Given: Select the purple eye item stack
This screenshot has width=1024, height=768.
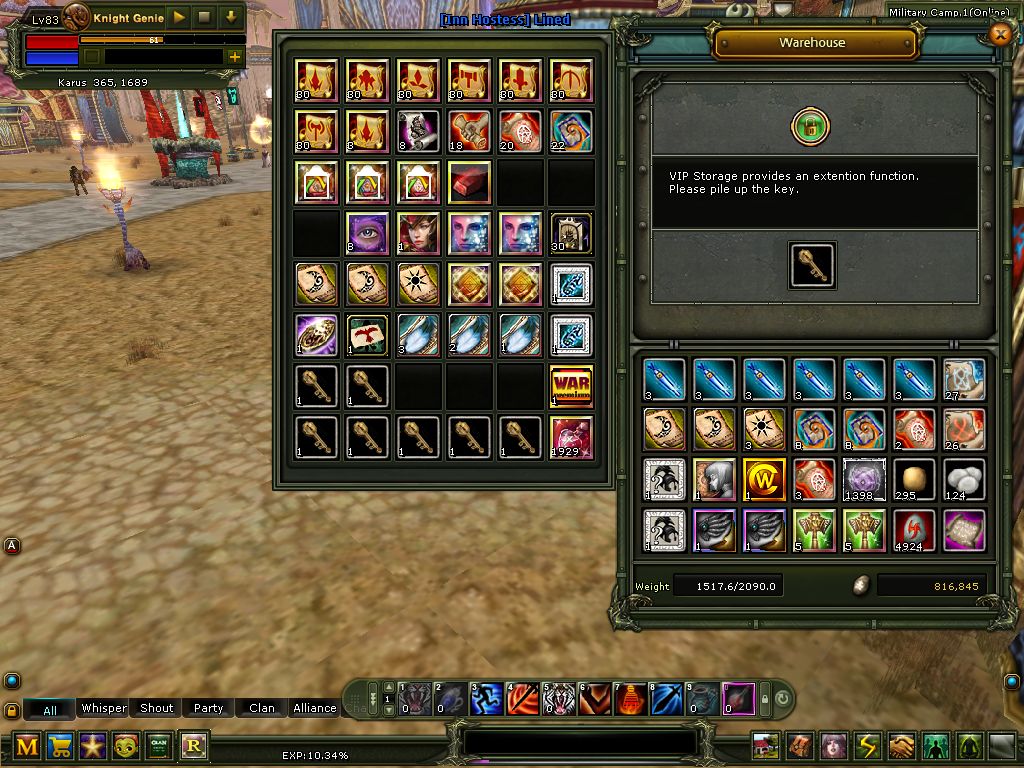Looking at the screenshot, I should pyautogui.click(x=366, y=233).
